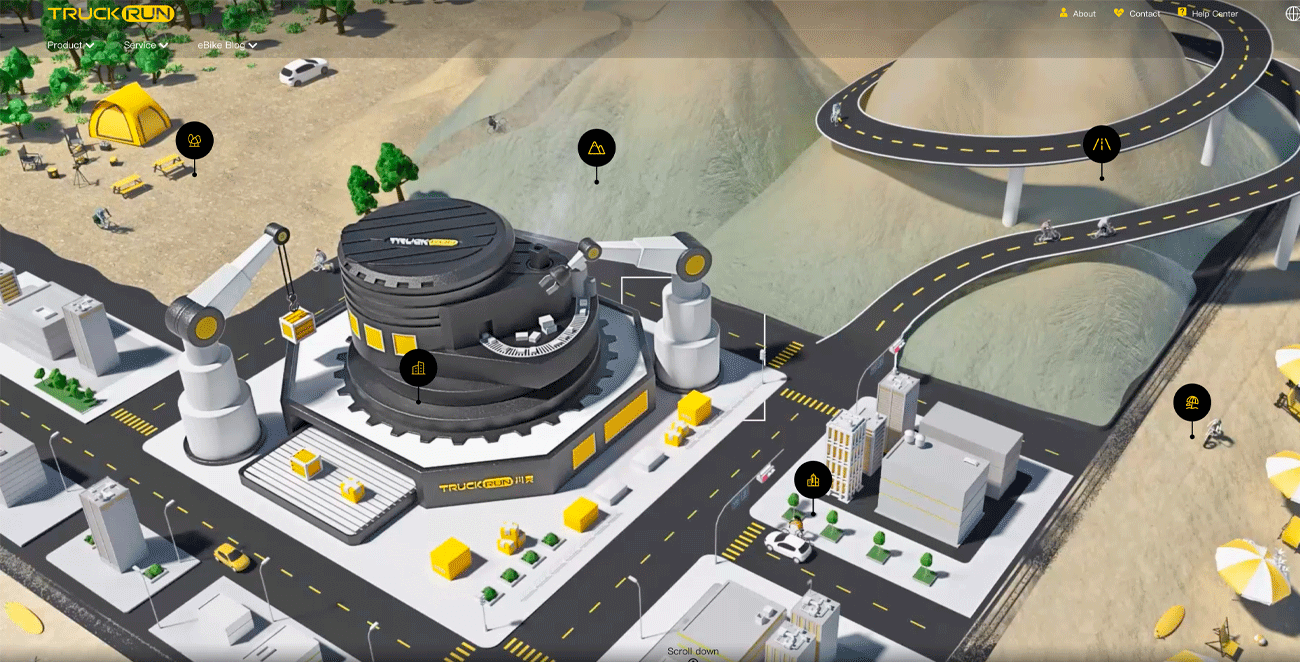Activate the factory building hotspot marker
This screenshot has width=1300, height=662.
tap(418, 368)
